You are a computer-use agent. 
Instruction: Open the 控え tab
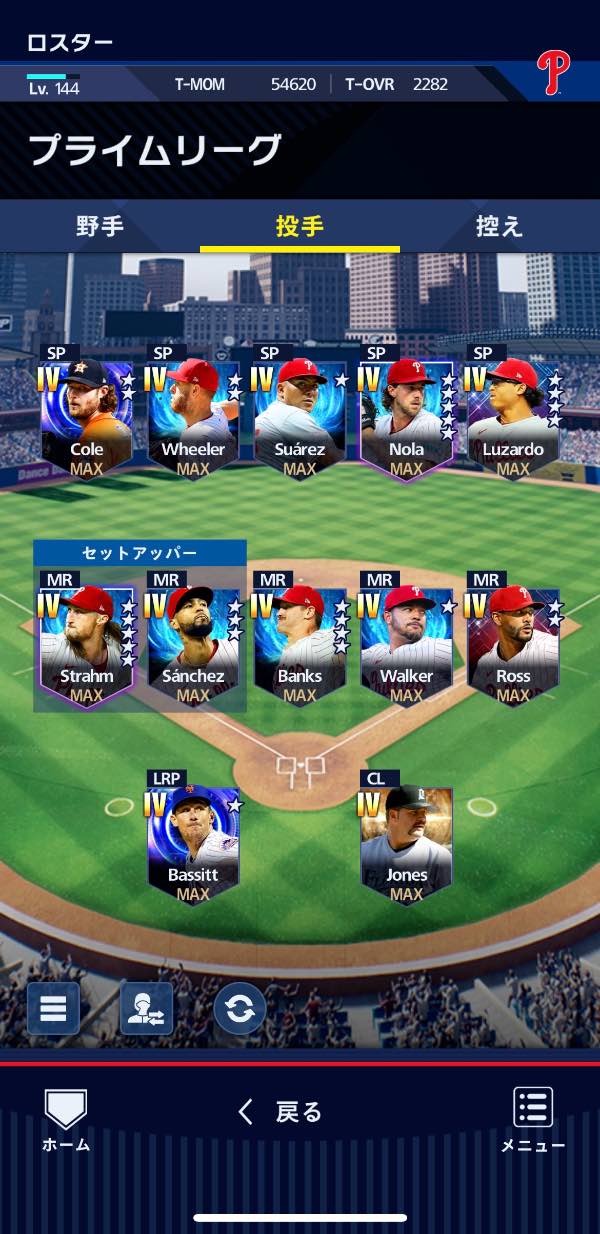tap(499, 226)
